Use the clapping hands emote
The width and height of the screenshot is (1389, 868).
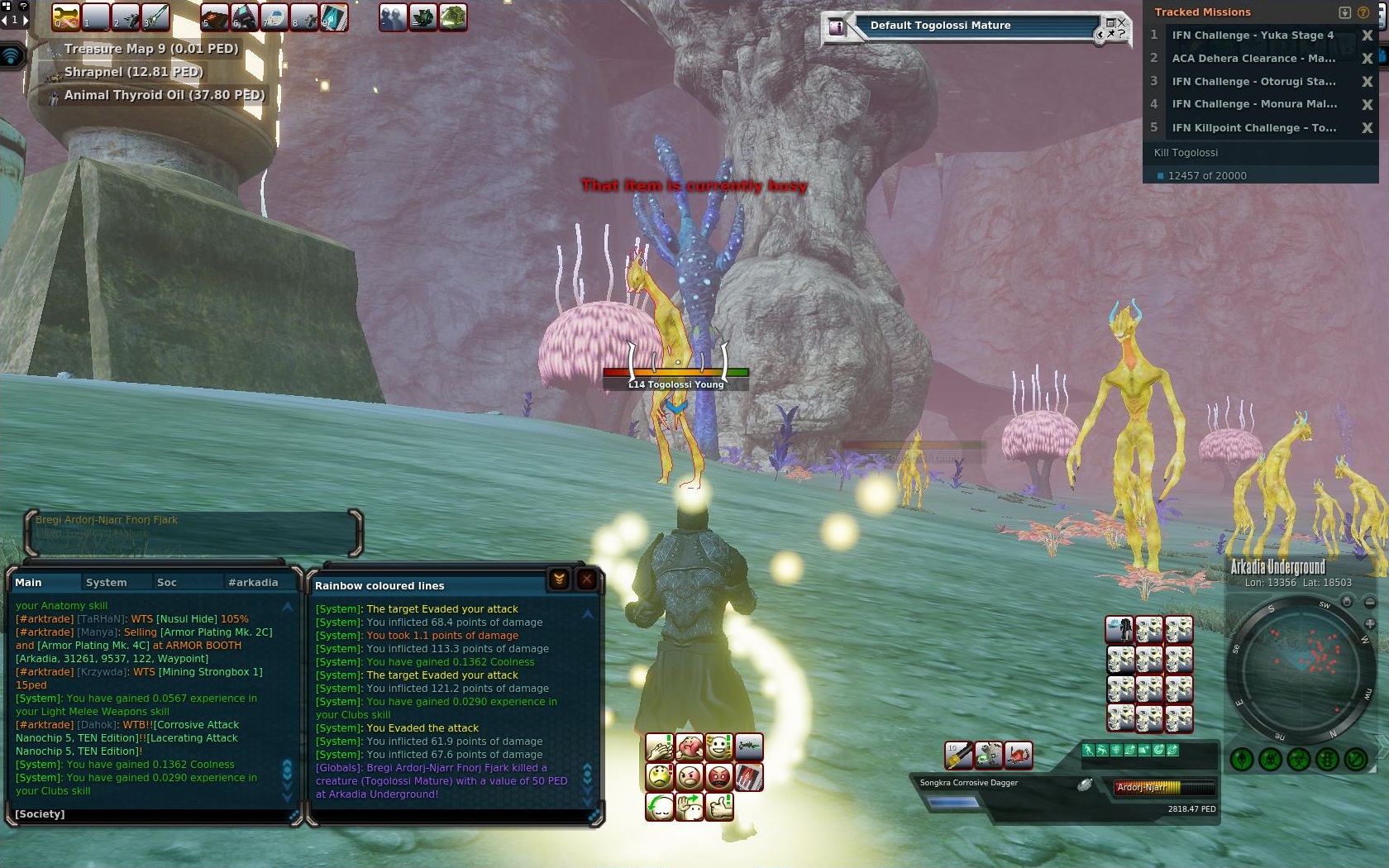[660, 748]
